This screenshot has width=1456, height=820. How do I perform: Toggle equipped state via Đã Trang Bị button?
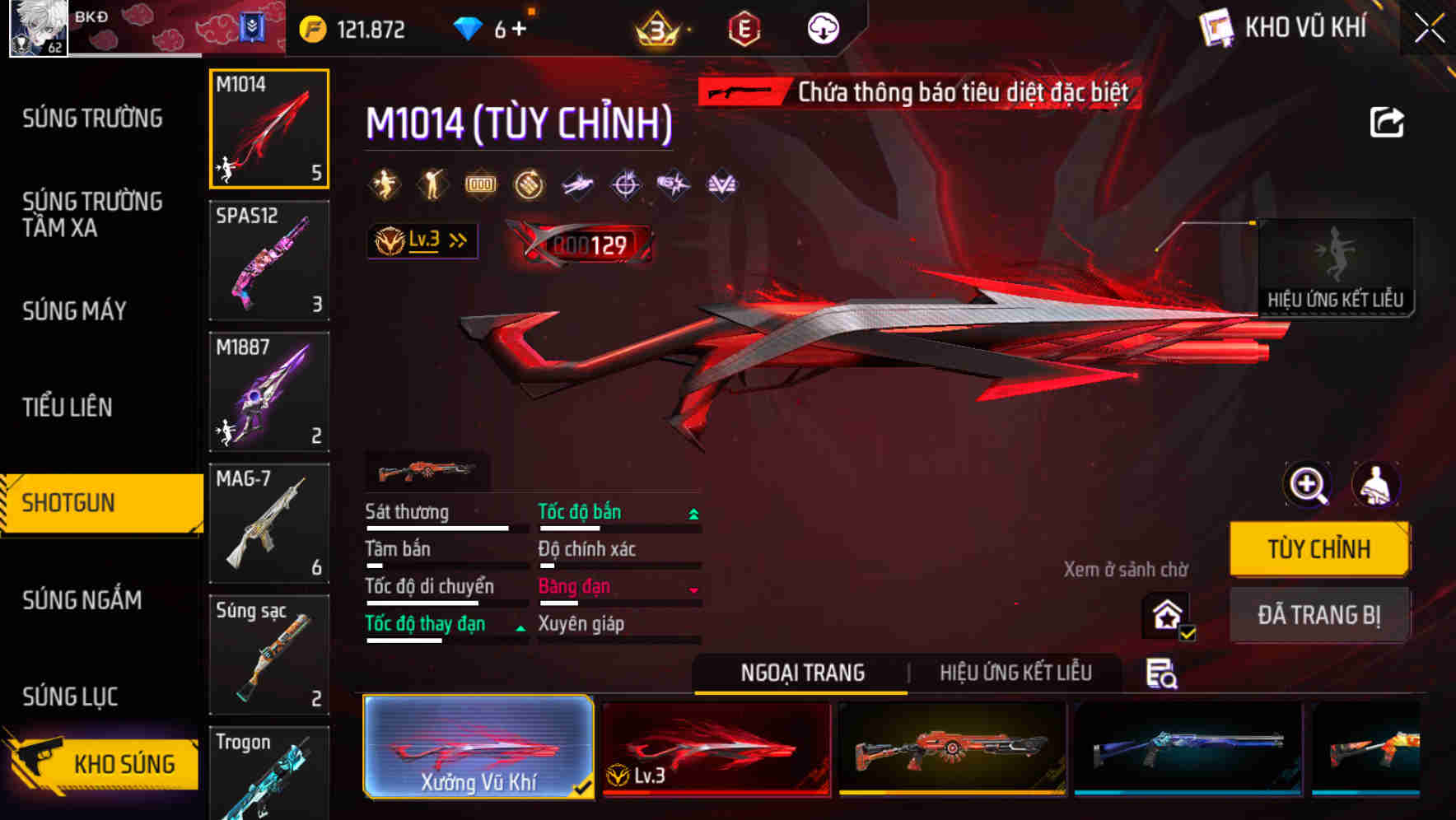(1320, 614)
